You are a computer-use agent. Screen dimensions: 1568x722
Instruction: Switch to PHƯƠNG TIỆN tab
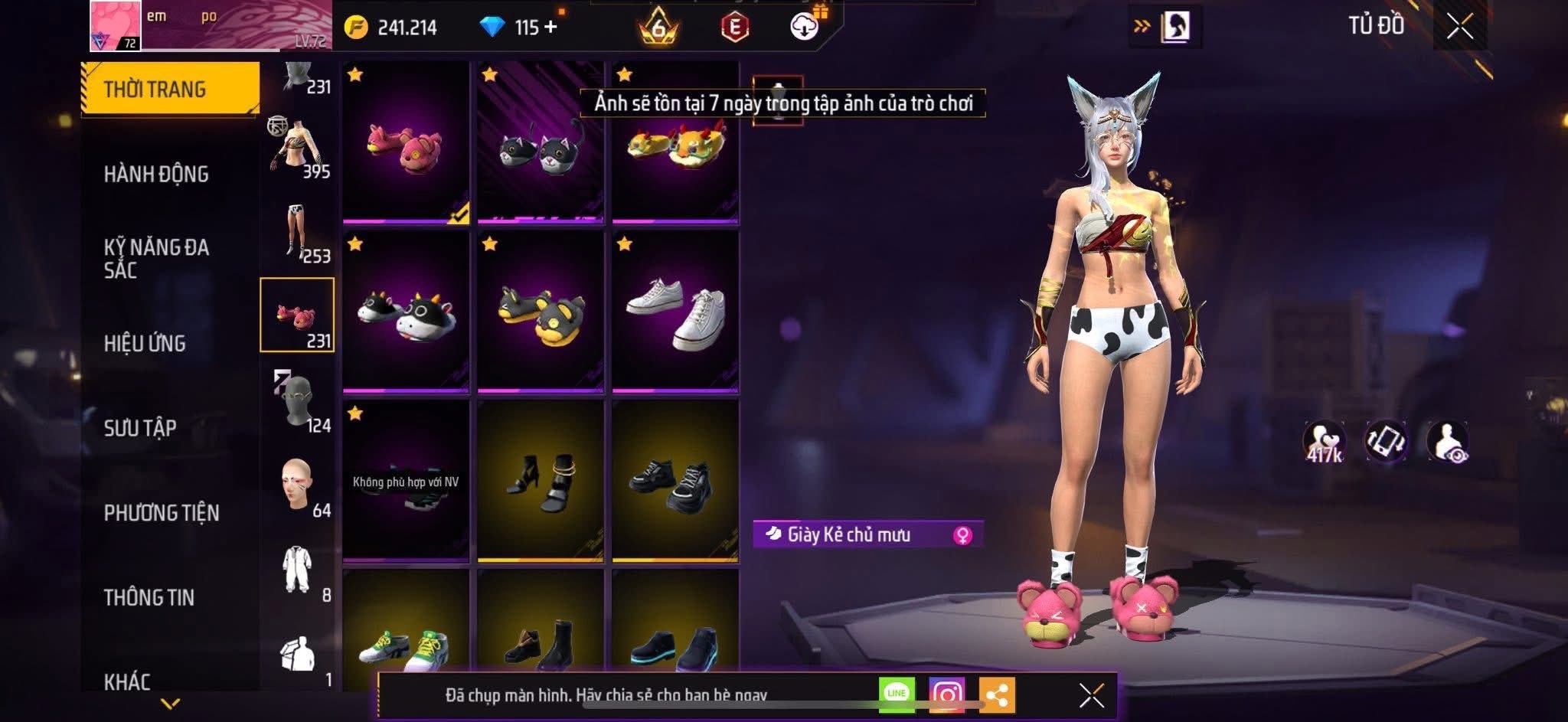(162, 512)
